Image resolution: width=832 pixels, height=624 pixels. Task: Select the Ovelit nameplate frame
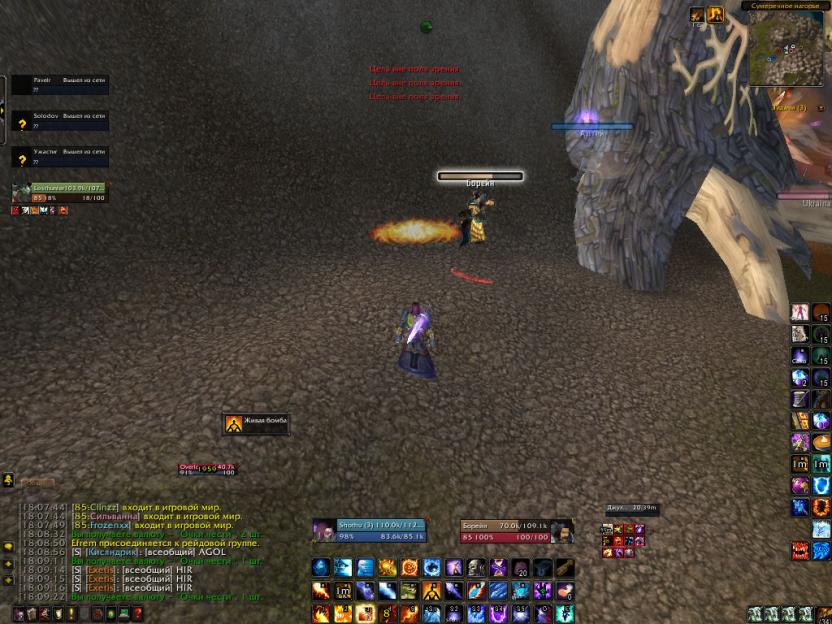[207, 468]
